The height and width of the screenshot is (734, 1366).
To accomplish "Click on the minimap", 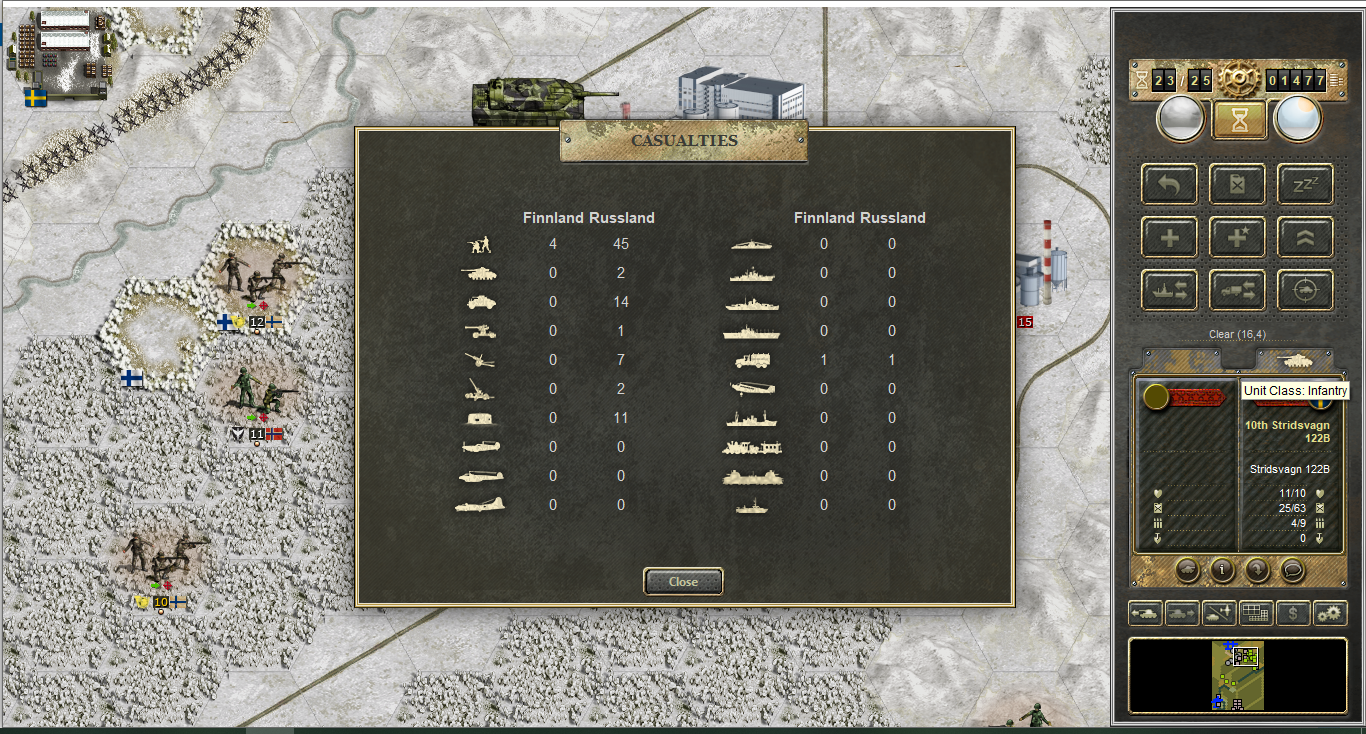I will click(1238, 676).
